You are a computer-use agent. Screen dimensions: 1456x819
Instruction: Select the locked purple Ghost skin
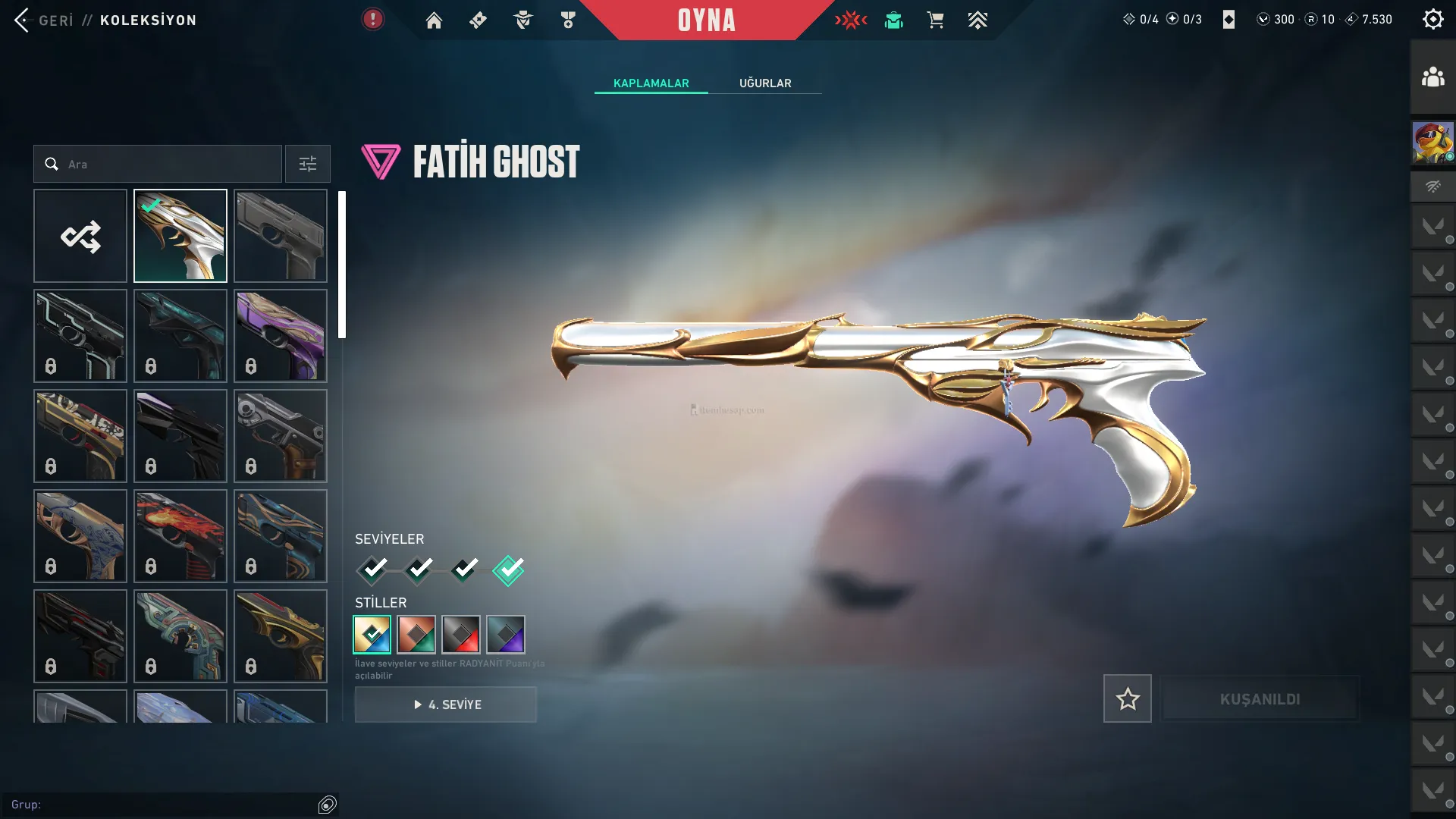(281, 336)
